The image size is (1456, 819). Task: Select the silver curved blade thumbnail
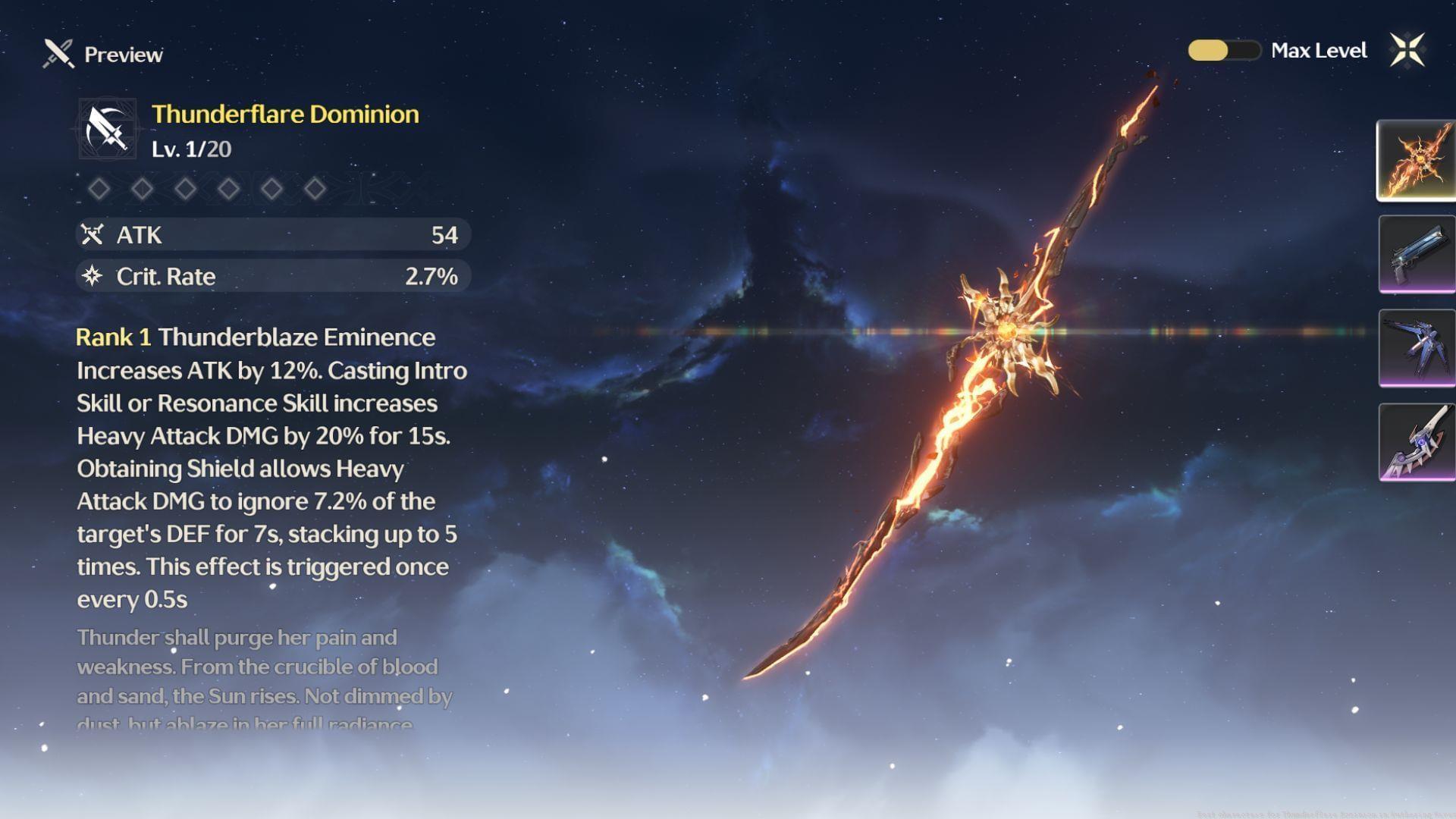pyautogui.click(x=1416, y=442)
